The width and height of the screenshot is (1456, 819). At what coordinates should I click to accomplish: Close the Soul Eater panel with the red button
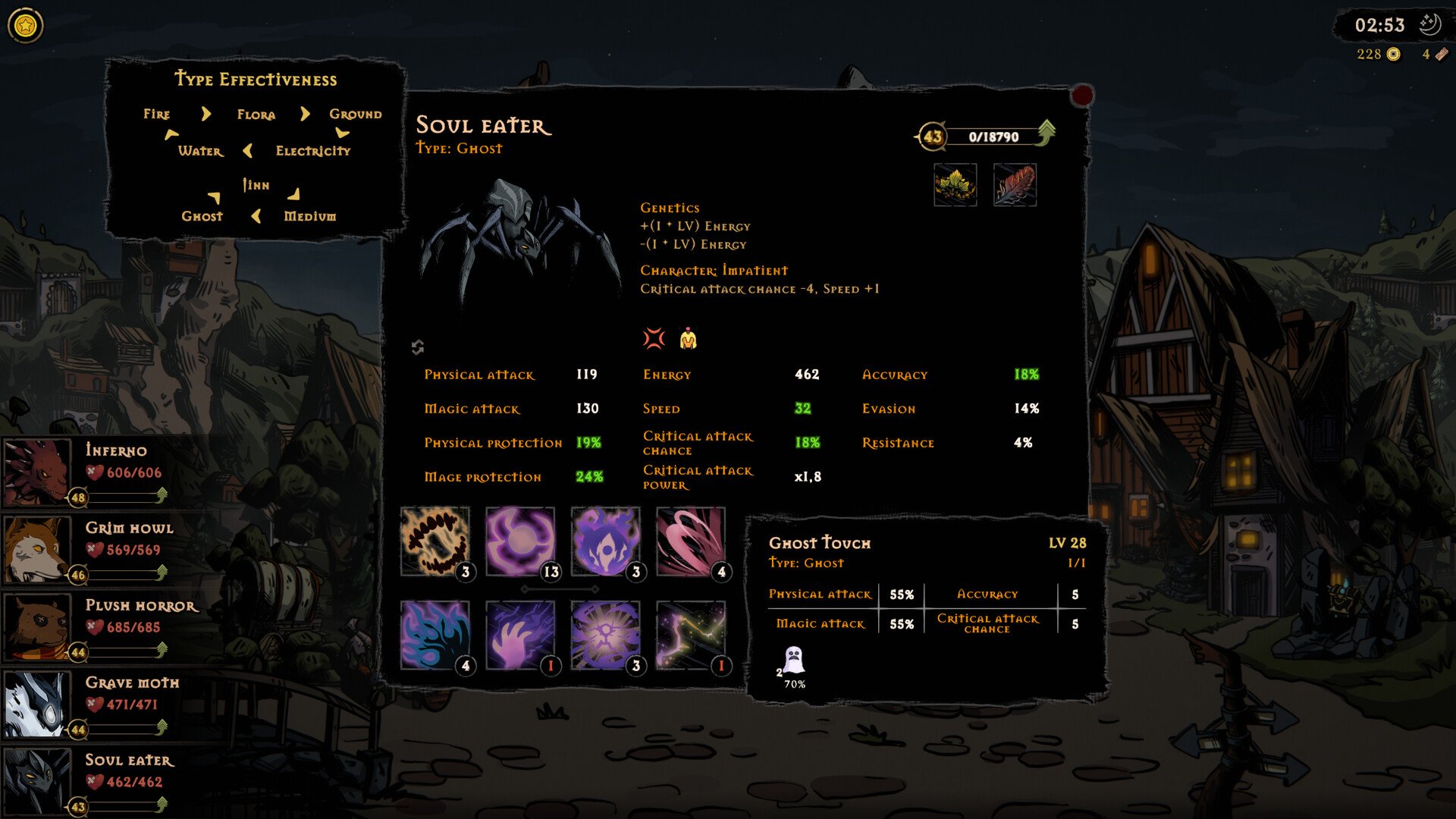1082,96
